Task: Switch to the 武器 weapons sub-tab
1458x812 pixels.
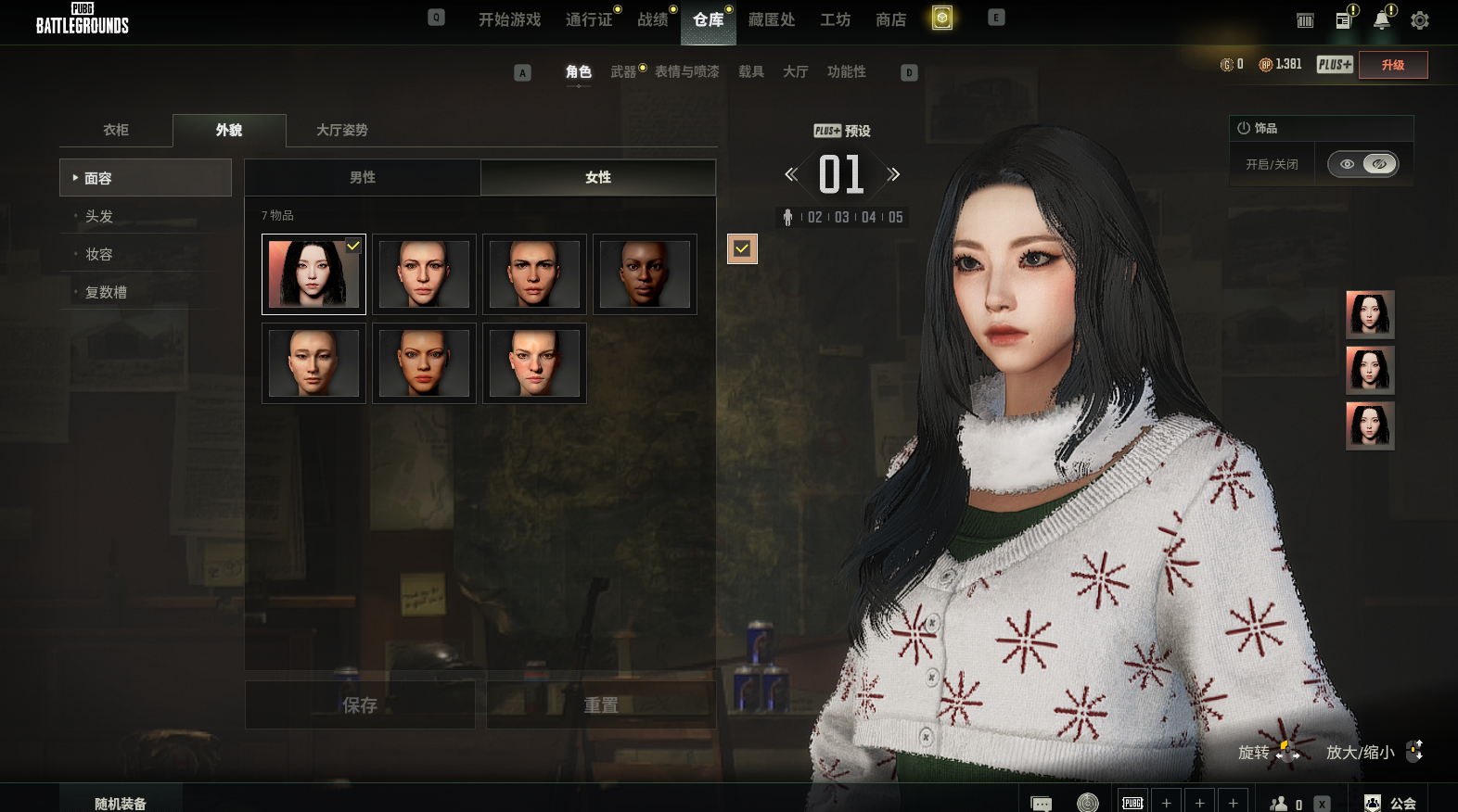Action: tap(623, 71)
